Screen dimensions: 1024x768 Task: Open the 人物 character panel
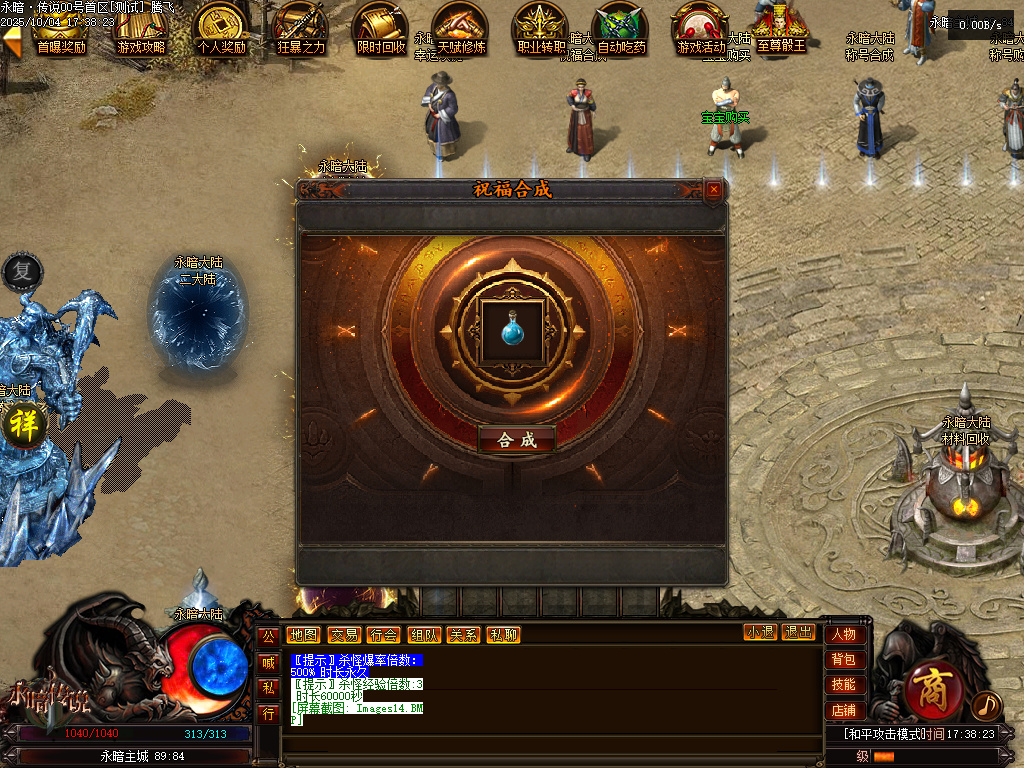844,634
